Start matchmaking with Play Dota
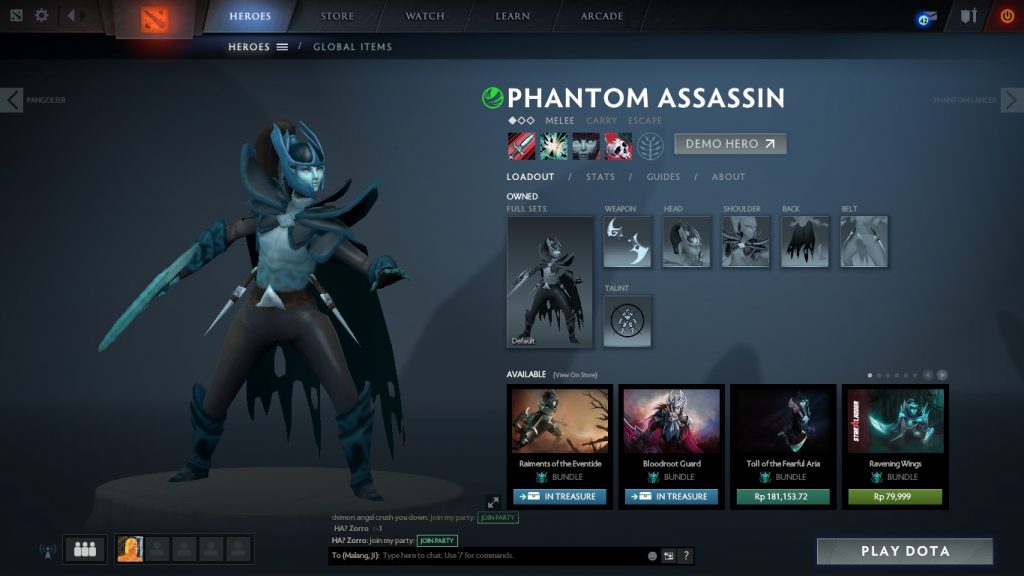 905,551
